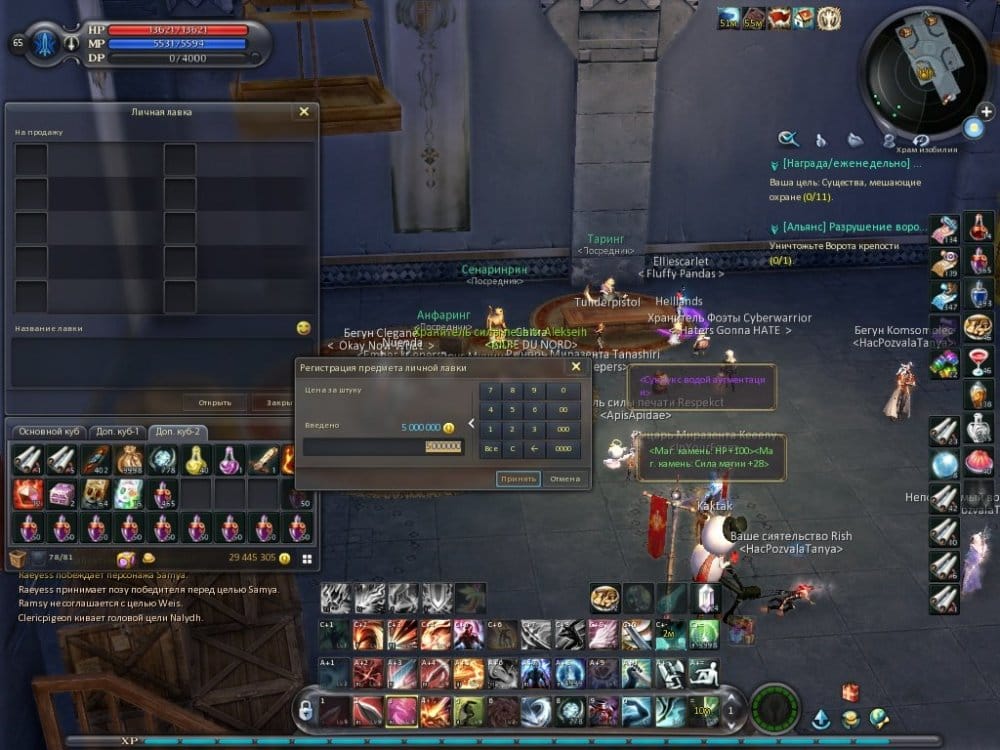
Task: Cancel item registration with Отмена
Action: point(565,479)
